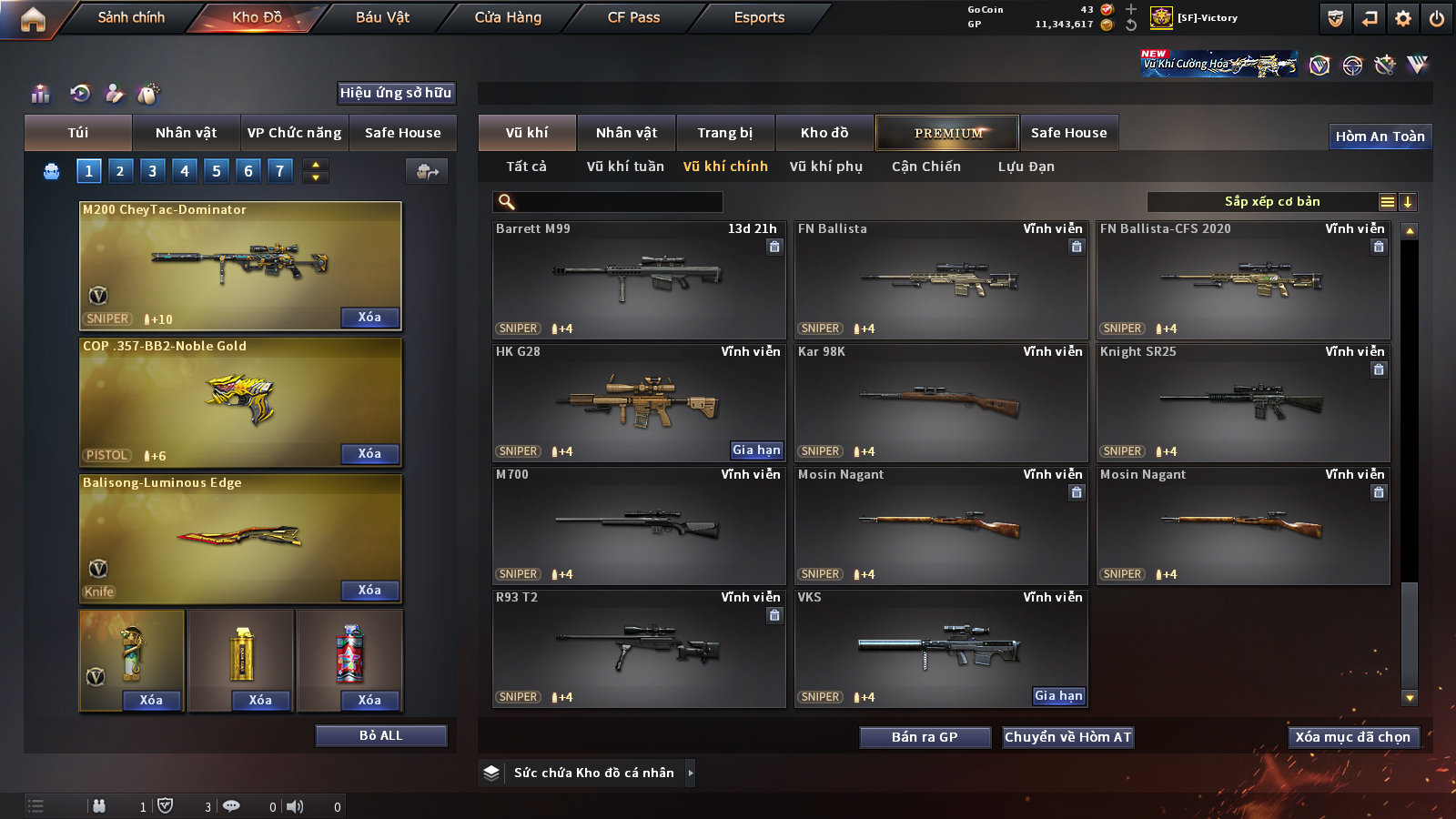Remove the M200 CheyTac-Dominator with Xóa

369,318
